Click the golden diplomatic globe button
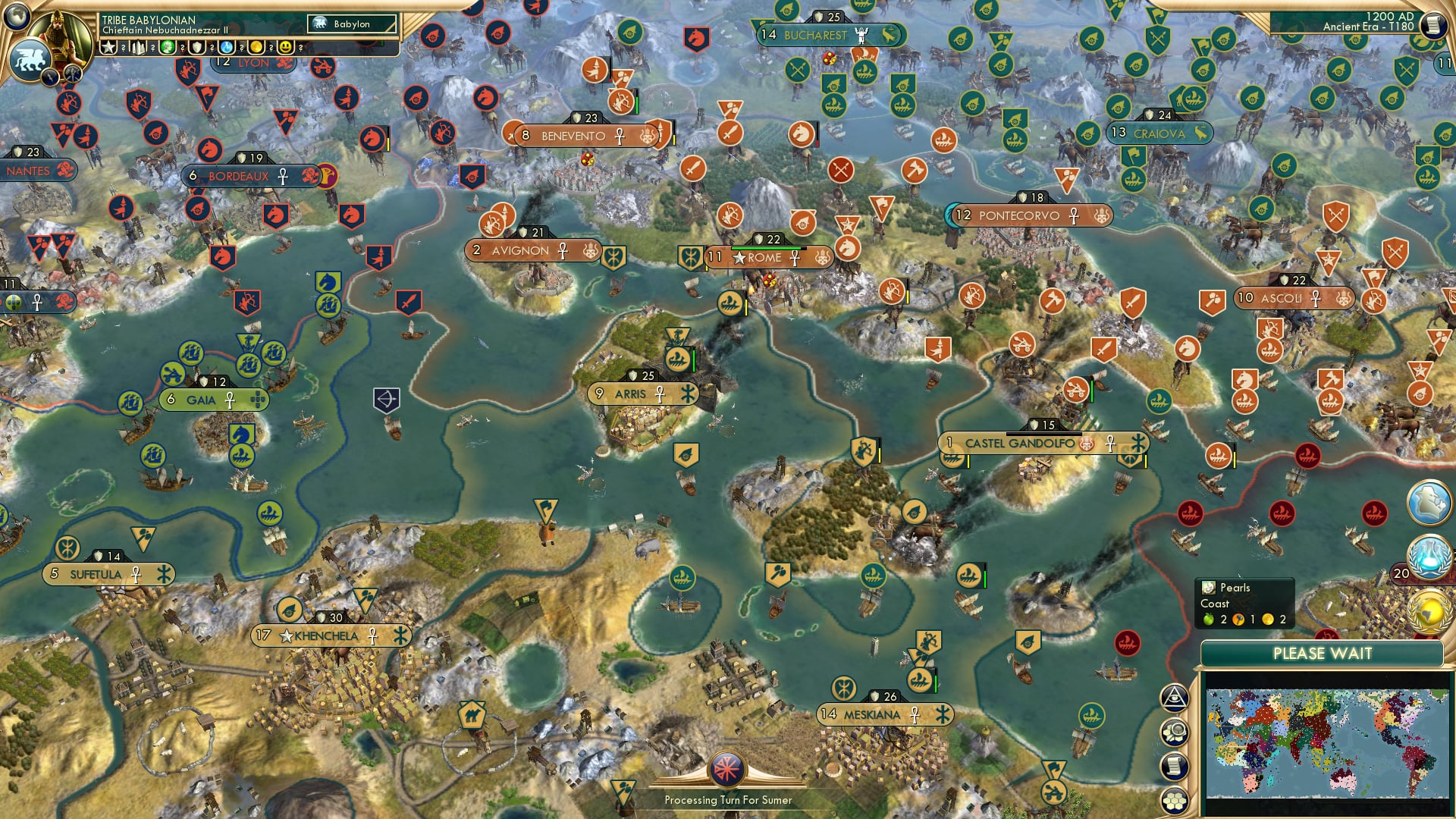 [x=1429, y=607]
